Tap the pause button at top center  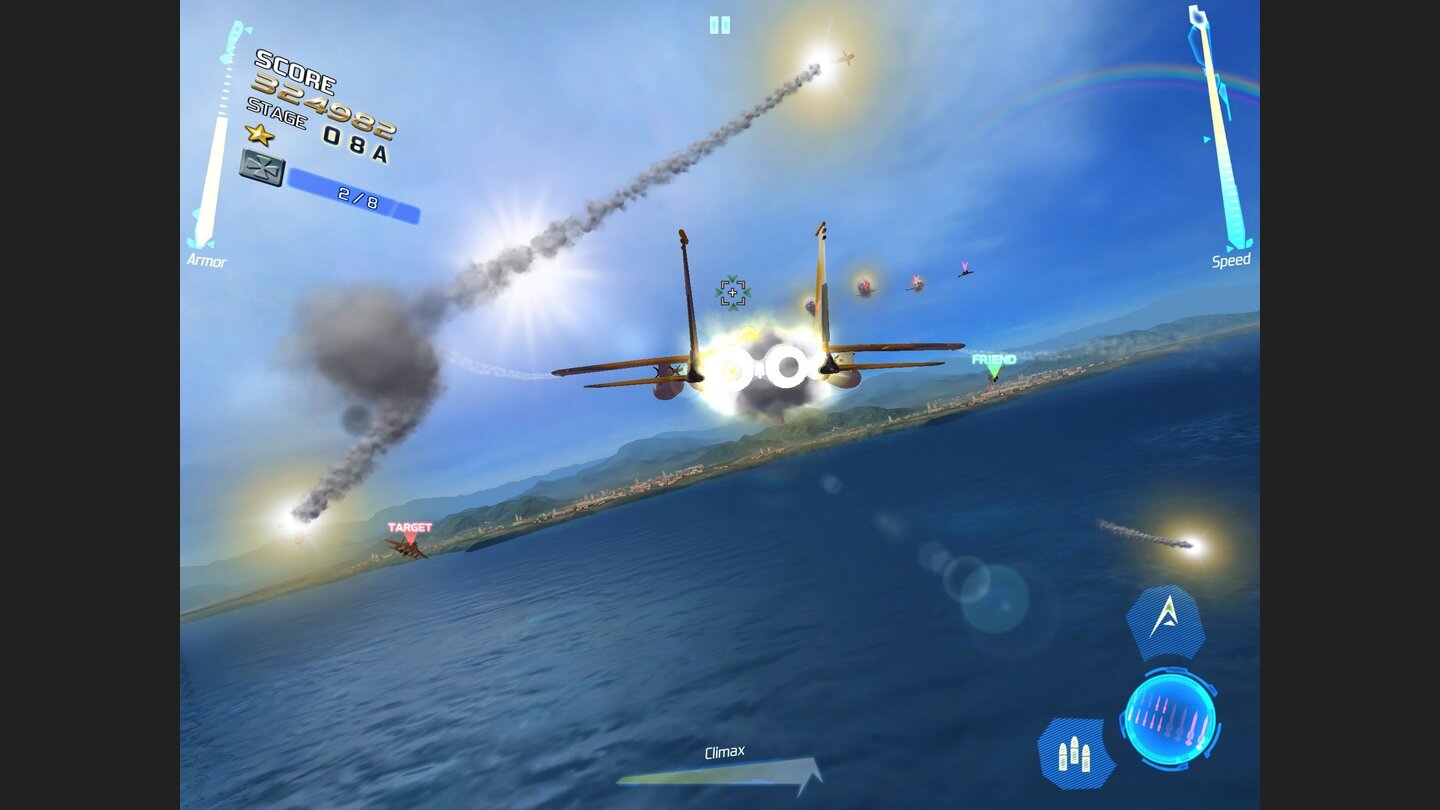719,26
